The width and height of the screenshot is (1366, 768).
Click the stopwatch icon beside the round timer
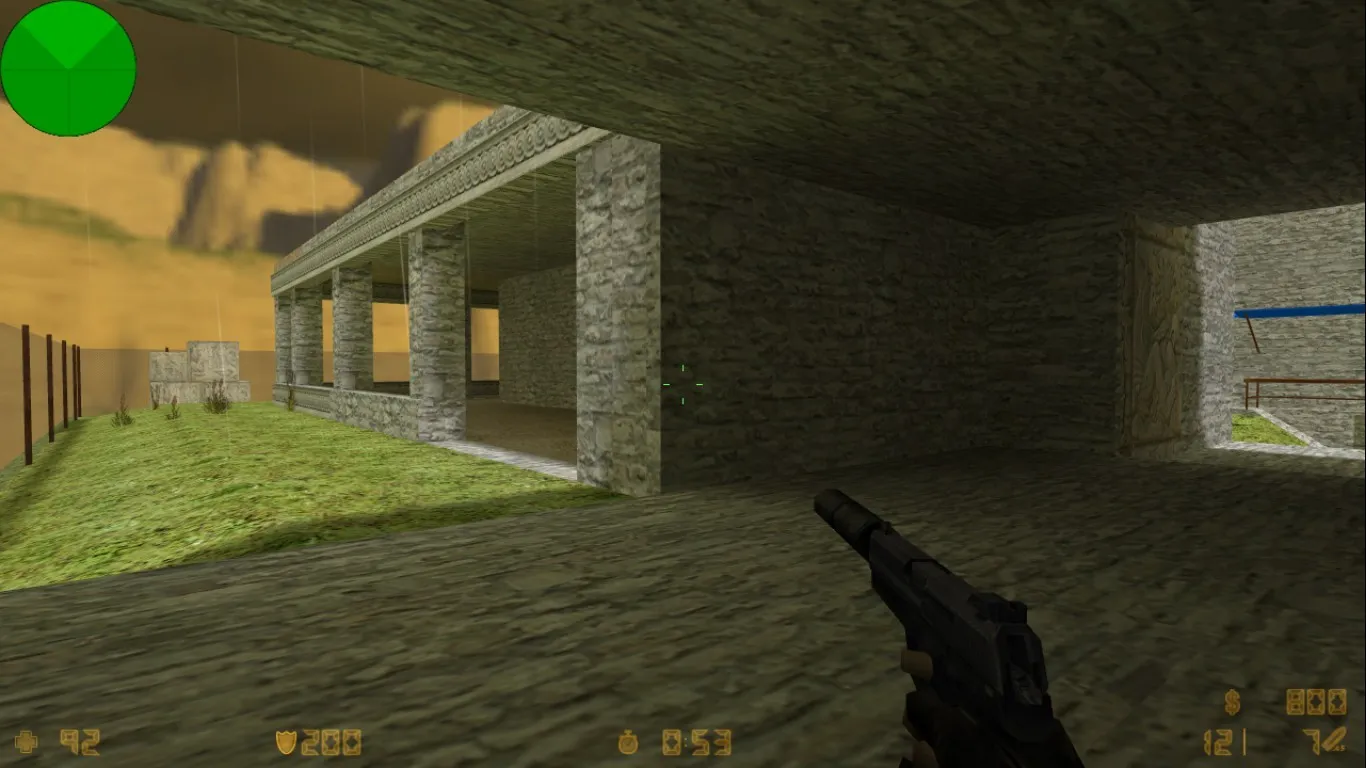click(629, 742)
